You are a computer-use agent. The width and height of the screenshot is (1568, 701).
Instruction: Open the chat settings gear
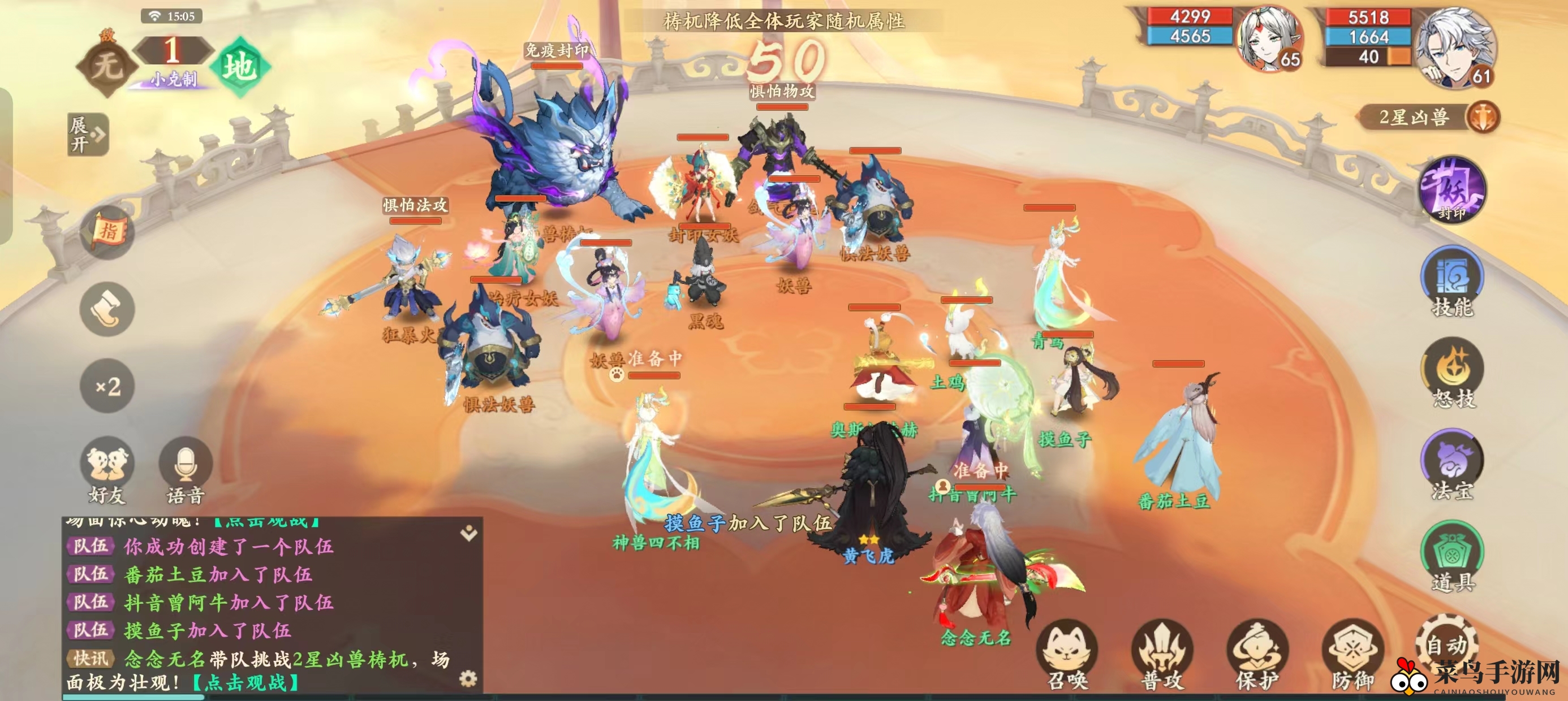tap(468, 678)
